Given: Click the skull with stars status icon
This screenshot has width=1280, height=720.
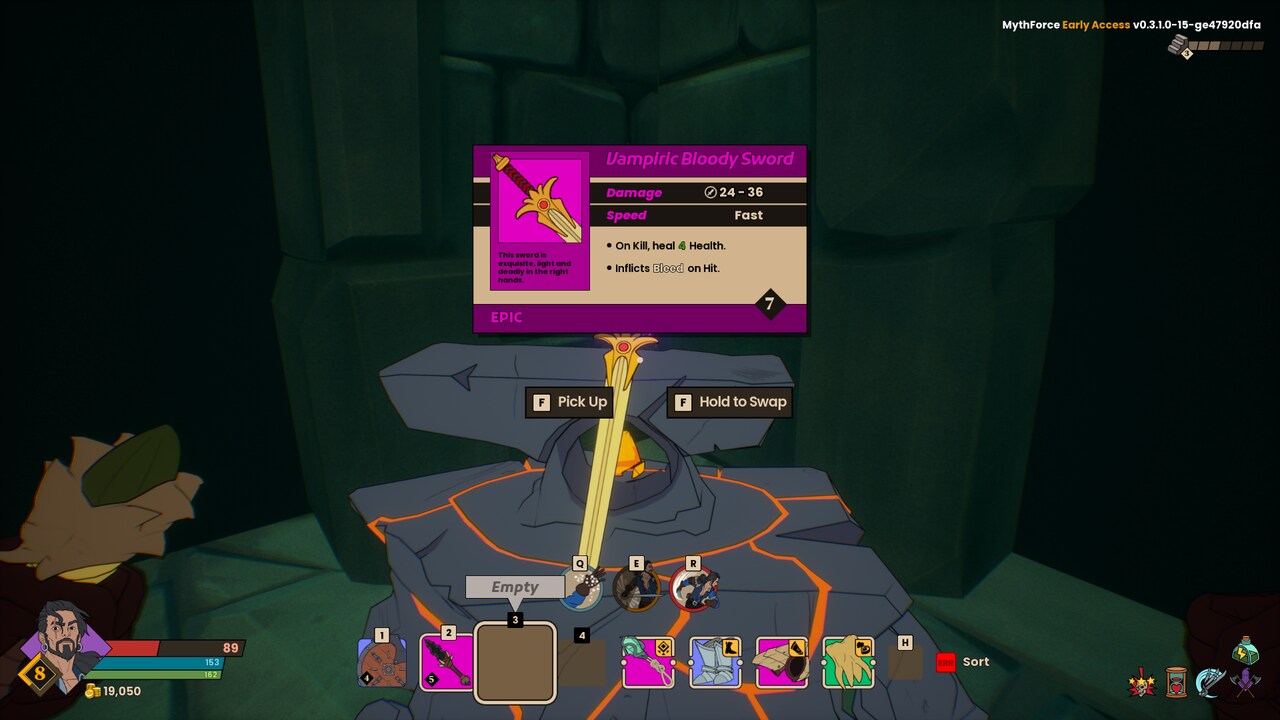Looking at the screenshot, I should pos(1142,685).
